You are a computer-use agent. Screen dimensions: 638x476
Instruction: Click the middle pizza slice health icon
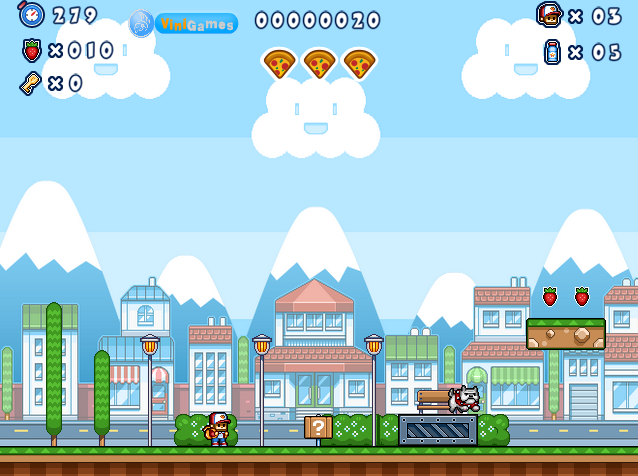[319, 64]
